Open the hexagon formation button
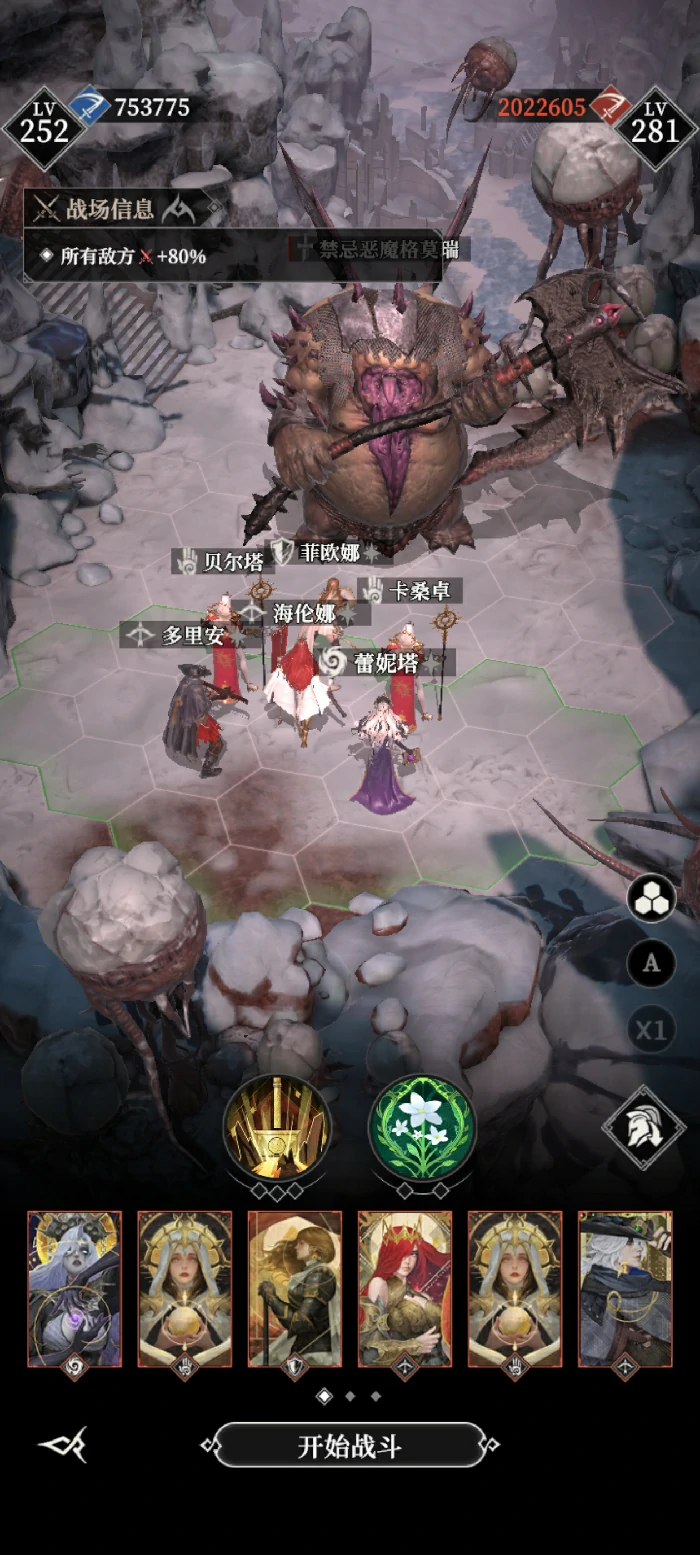Image resolution: width=700 pixels, height=1555 pixels. click(651, 899)
